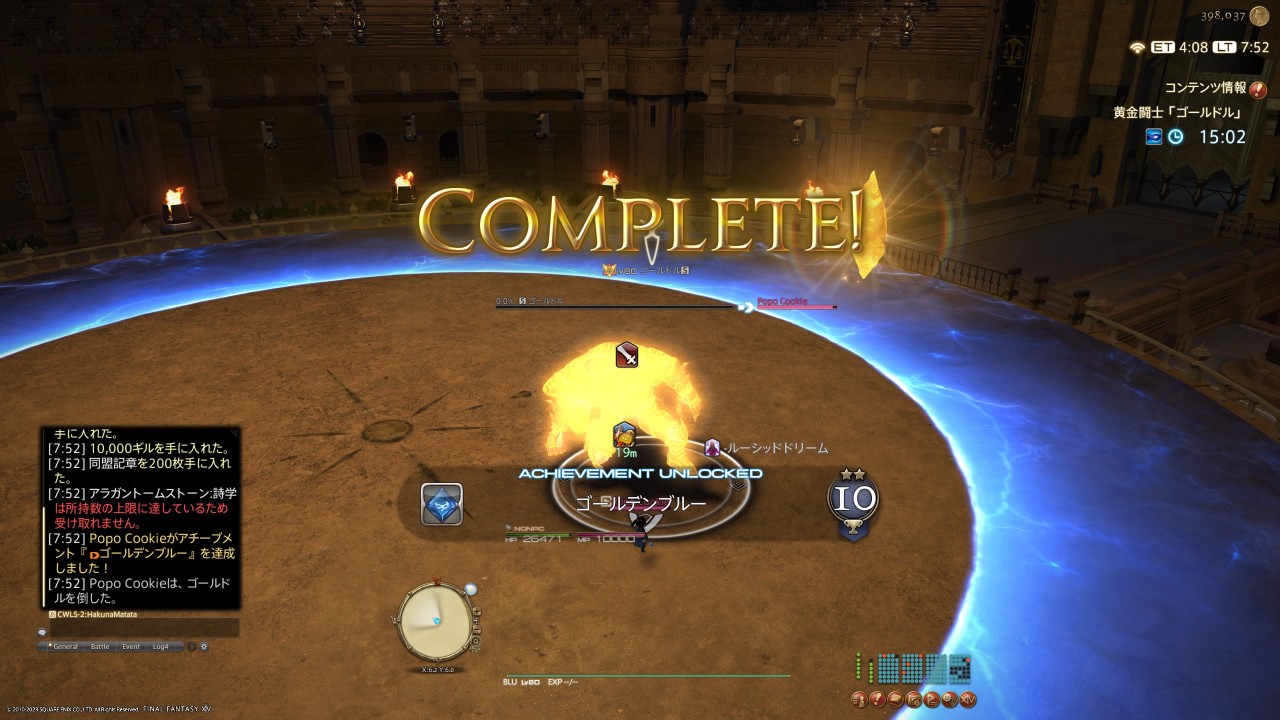Open the Character menu icon

(859, 698)
